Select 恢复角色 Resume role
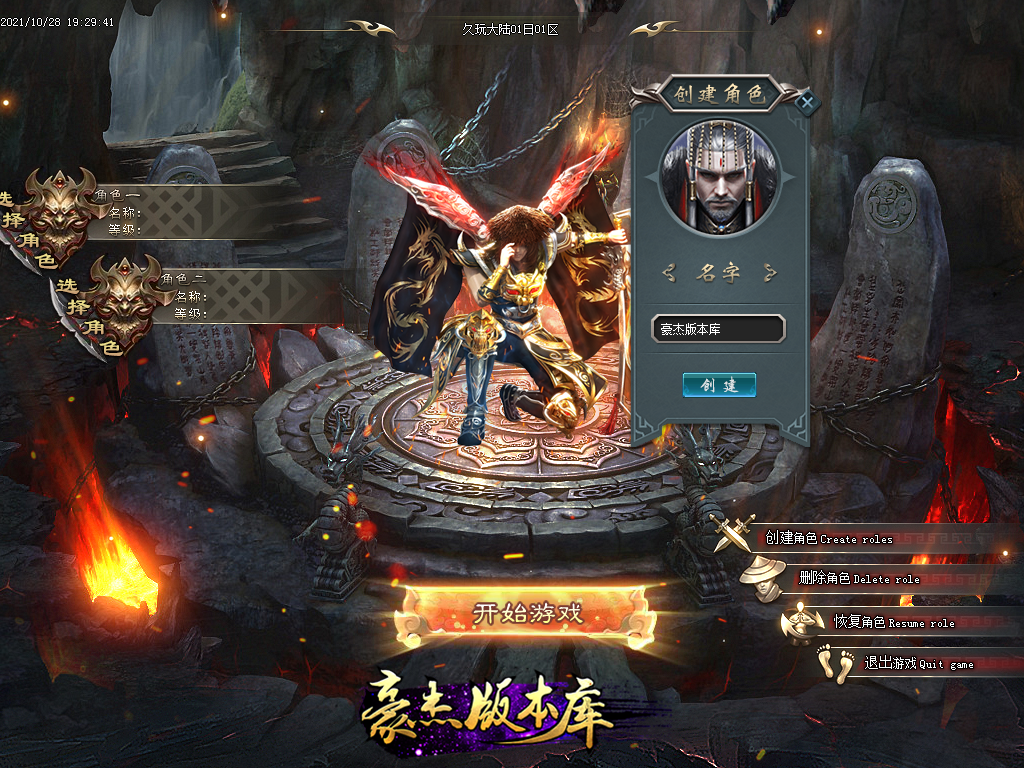The height and width of the screenshot is (768, 1024). pyautogui.click(x=893, y=622)
